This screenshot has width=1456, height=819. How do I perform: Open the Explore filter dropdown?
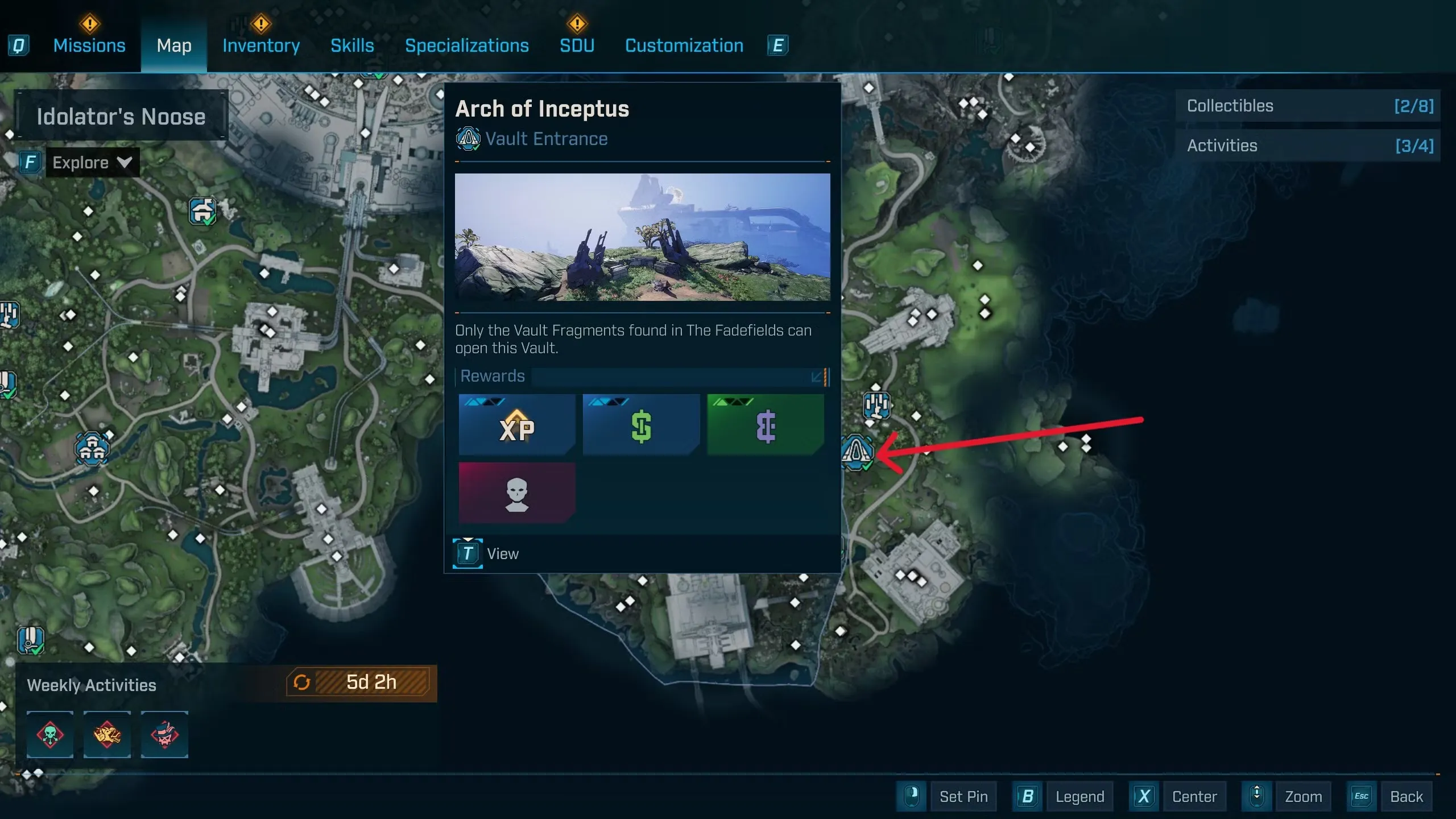click(92, 163)
